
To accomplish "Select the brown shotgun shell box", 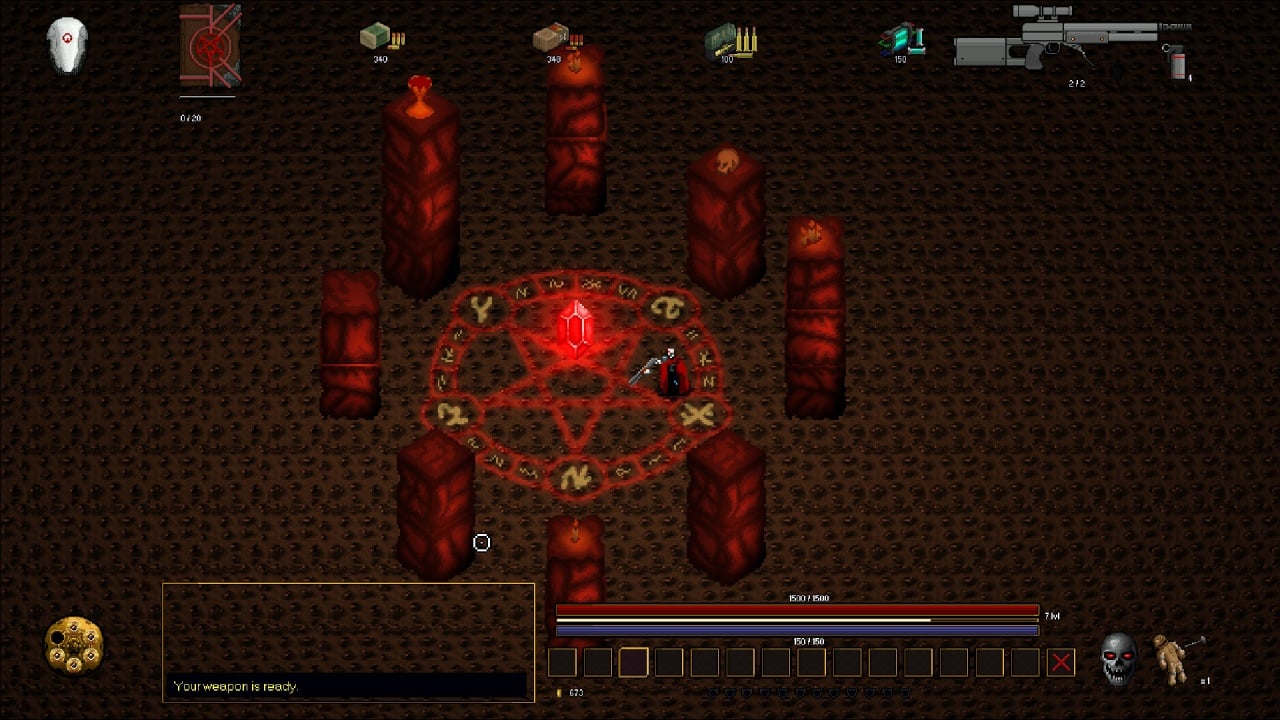I will (551, 38).
